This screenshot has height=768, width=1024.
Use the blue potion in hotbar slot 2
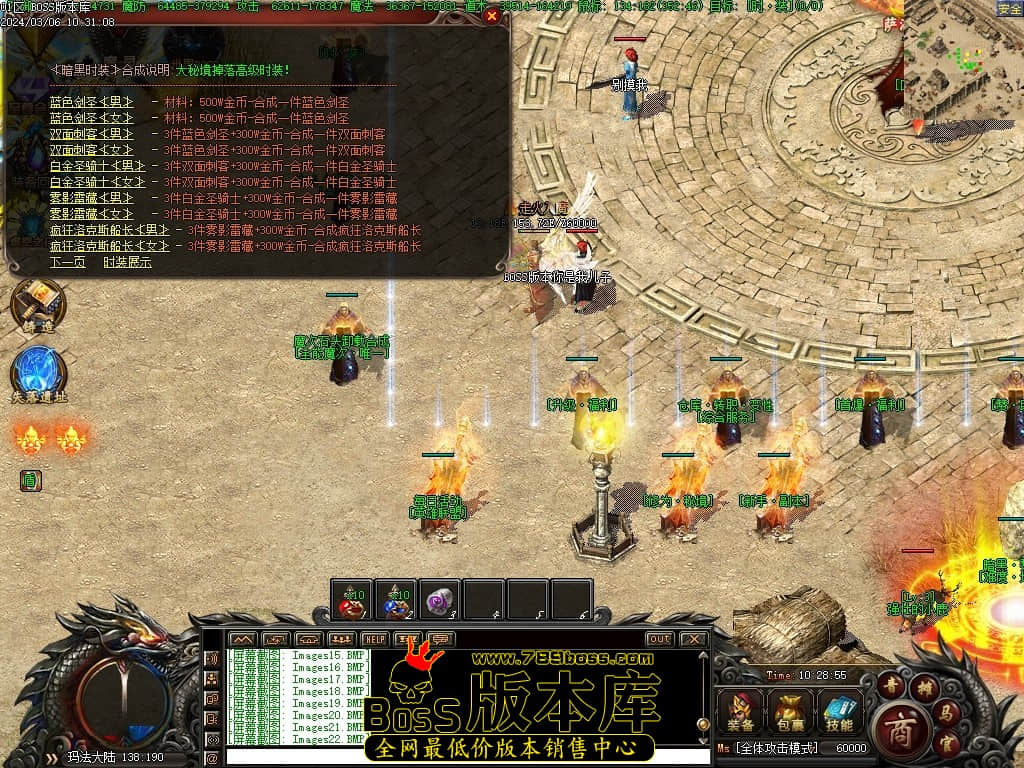click(x=396, y=600)
